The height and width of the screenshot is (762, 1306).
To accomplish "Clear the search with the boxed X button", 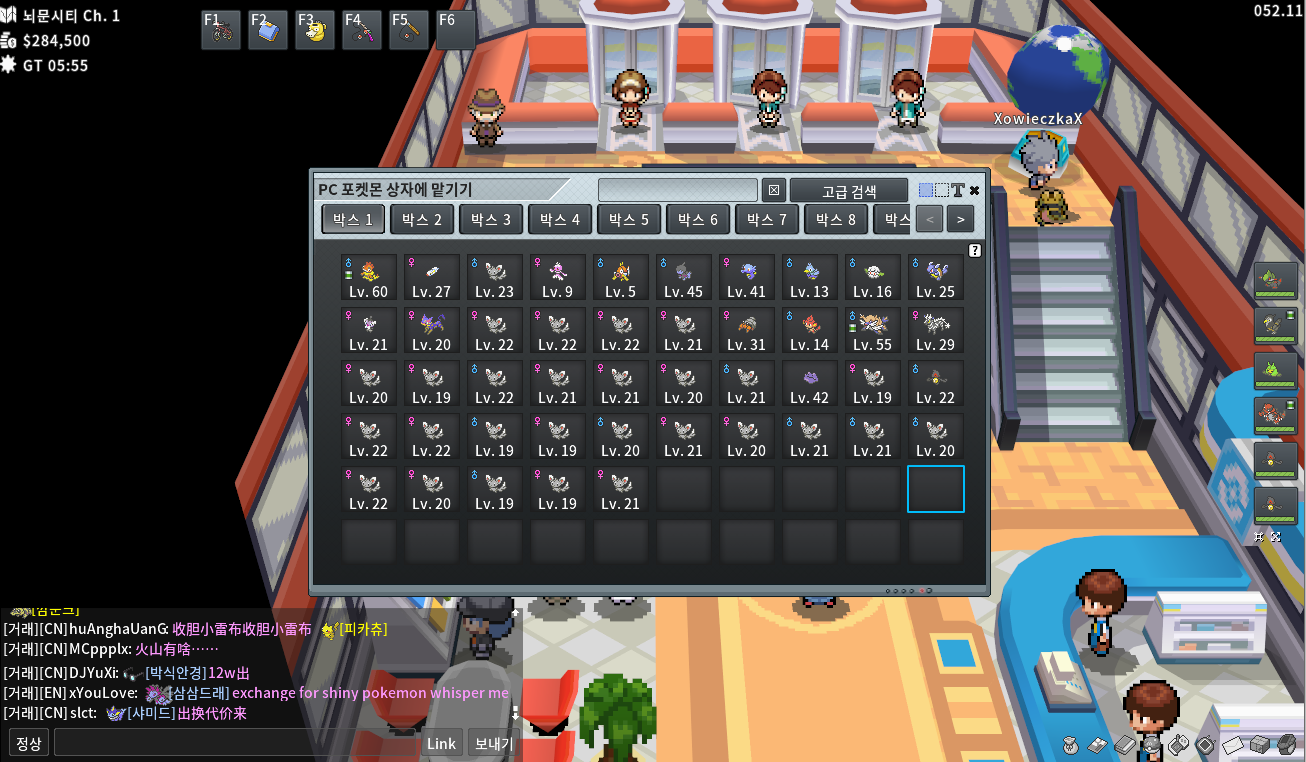I will pos(774,190).
